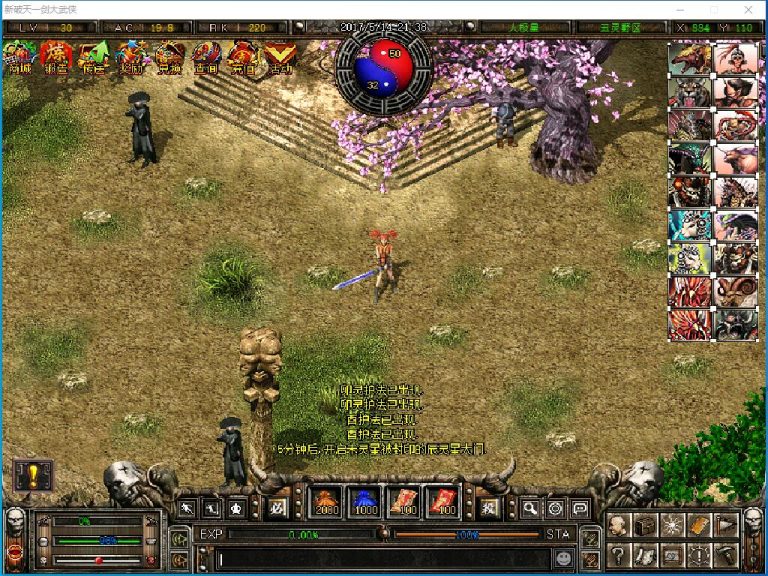This screenshot has height=576, width=768.
Task: Click the magnifying glass search button
Action: (x=530, y=508)
